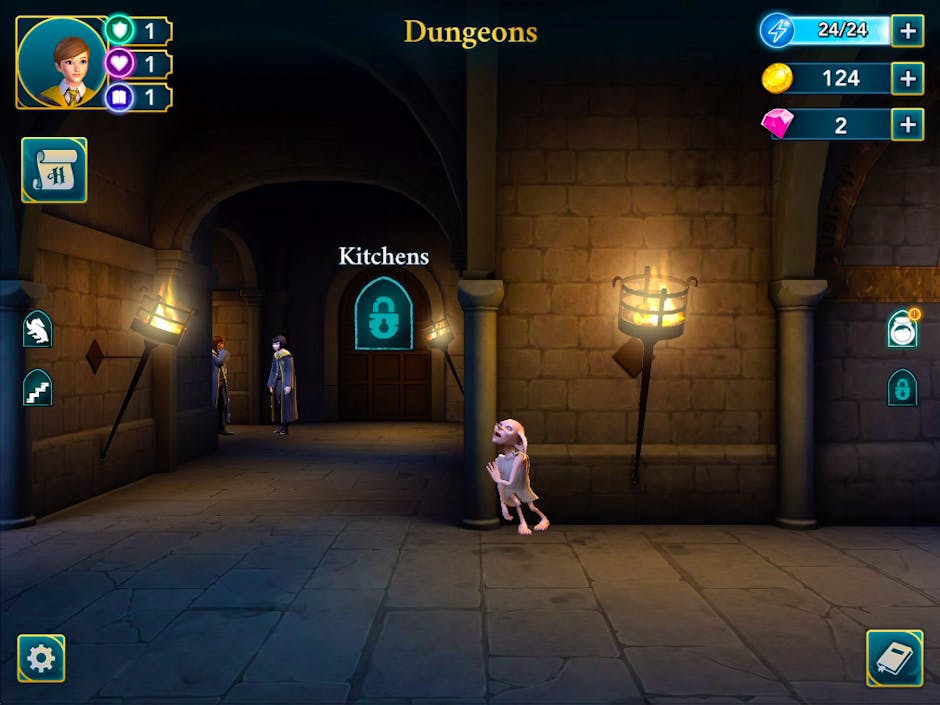The height and width of the screenshot is (705, 940).
Task: Open the gear settings menu
Action: (41, 658)
